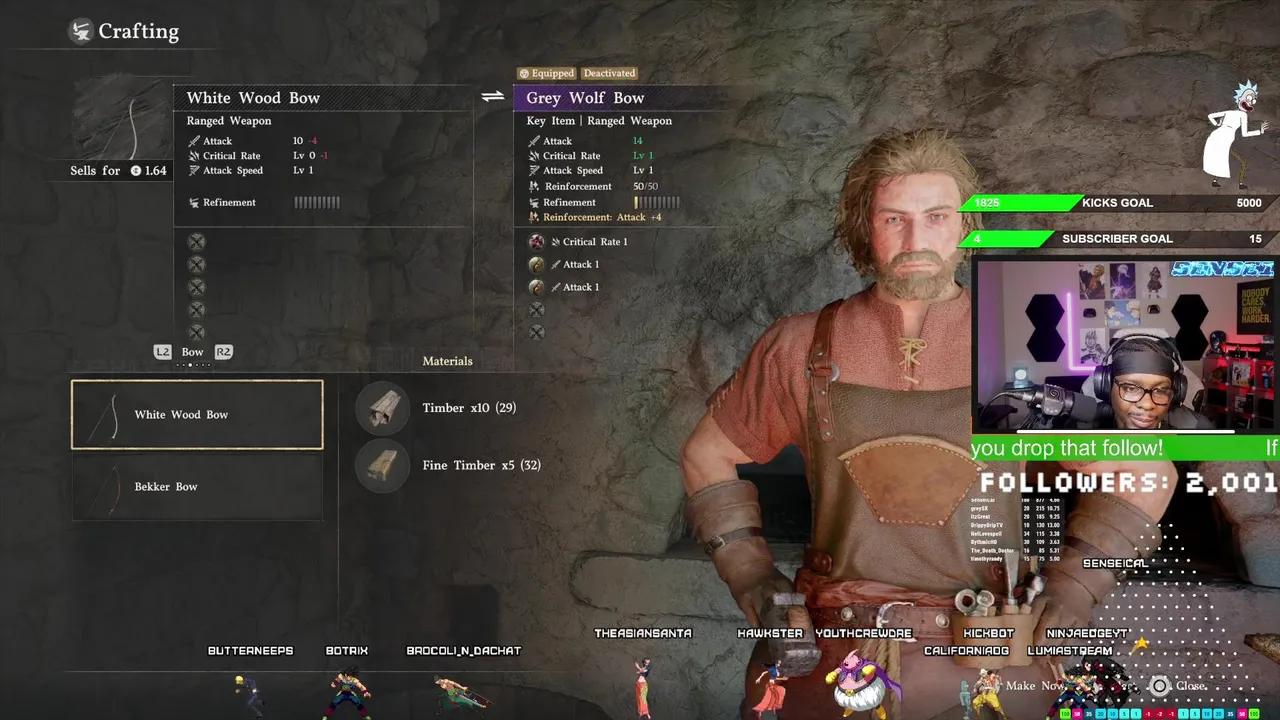1280x720 pixels.
Task: Select the Fine Timber x5 material icon
Action: click(381, 465)
